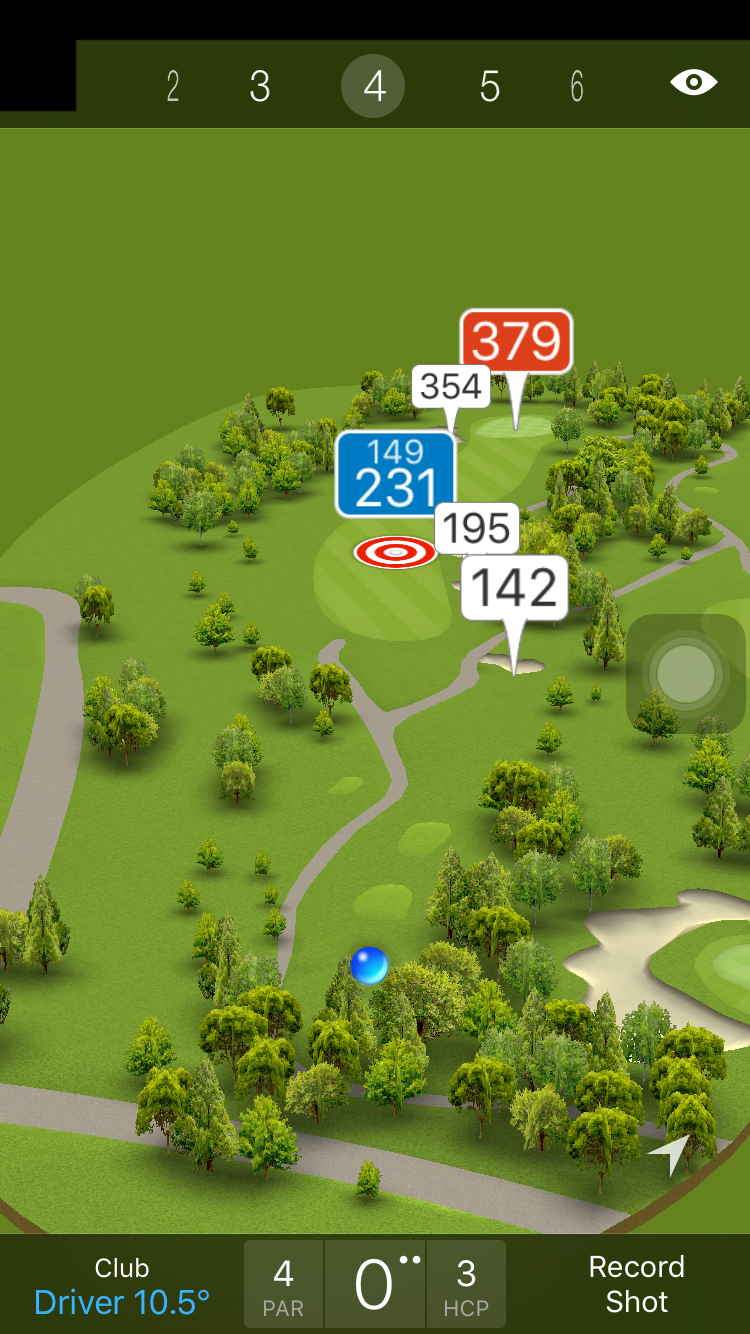Open the Club selector showing Driver 10.5°

pyautogui.click(x=122, y=1286)
